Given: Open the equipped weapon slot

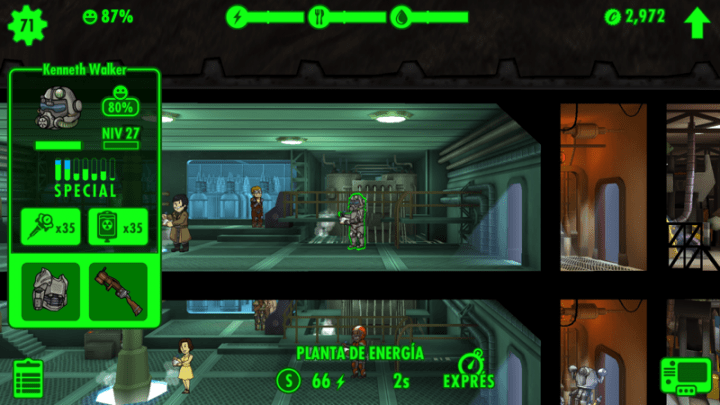Looking at the screenshot, I should [x=117, y=292].
